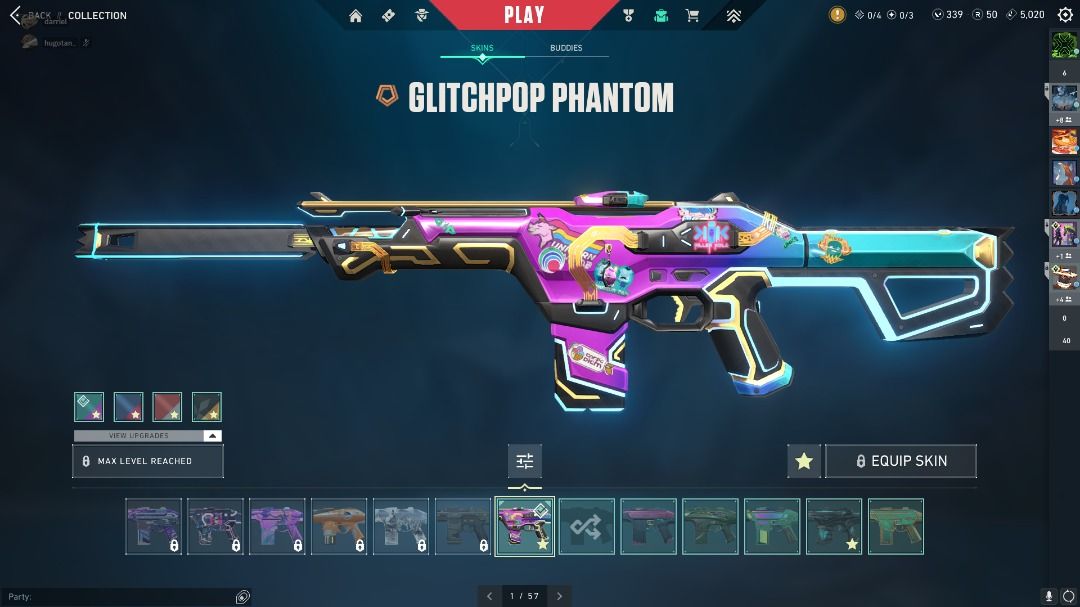Choose the dark gold color variant
Screen dimensions: 1080x607
pos(206,407)
